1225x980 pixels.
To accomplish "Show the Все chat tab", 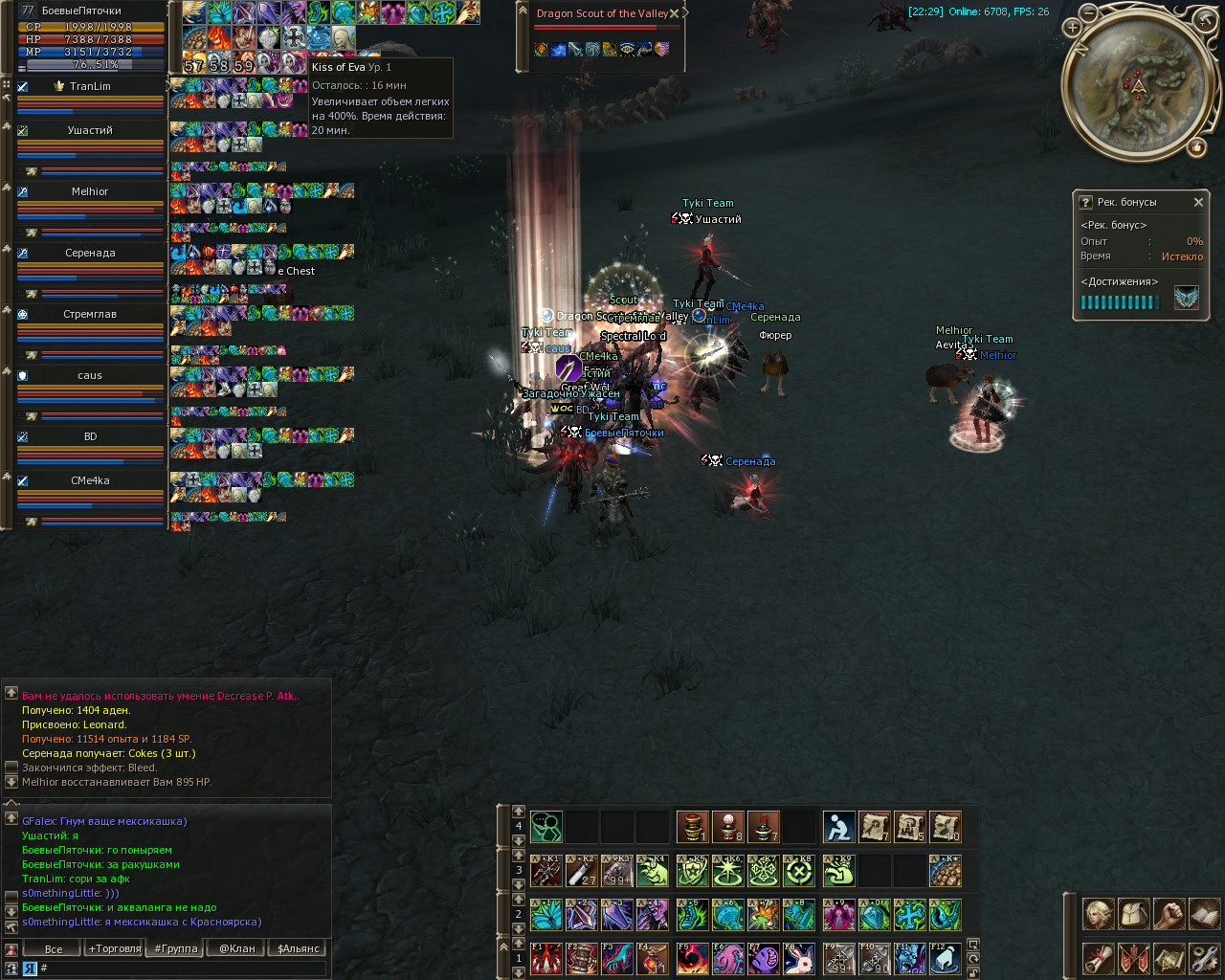I will (x=54, y=948).
